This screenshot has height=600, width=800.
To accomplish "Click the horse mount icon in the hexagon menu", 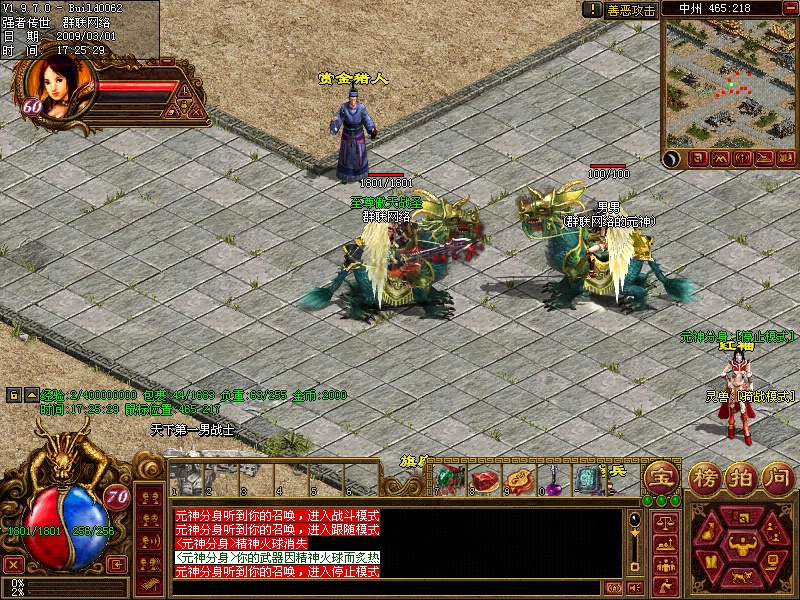I will point(741,578).
